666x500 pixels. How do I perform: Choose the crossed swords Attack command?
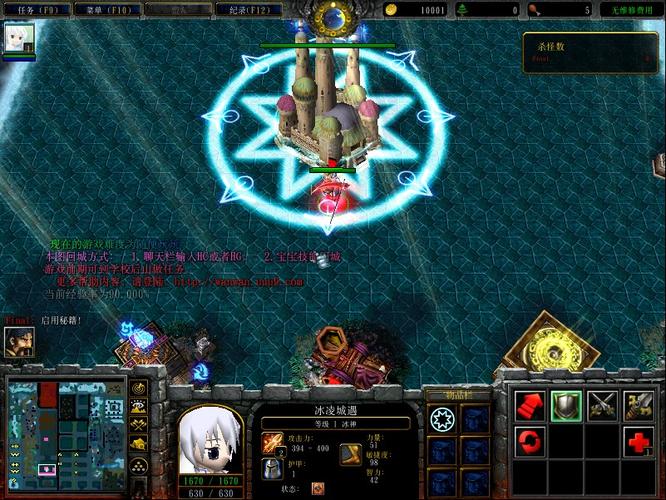click(x=602, y=404)
